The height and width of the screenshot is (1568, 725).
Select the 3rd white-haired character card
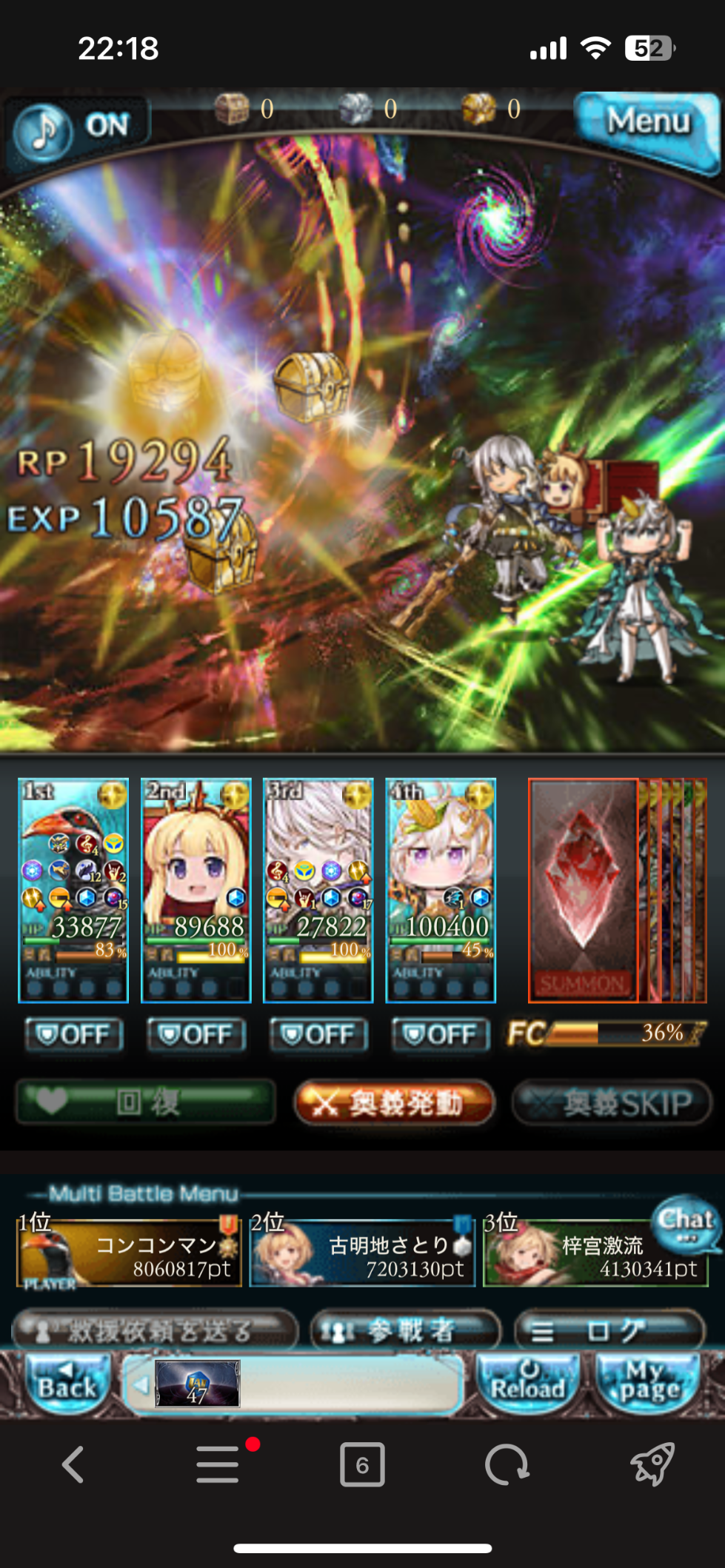click(318, 890)
